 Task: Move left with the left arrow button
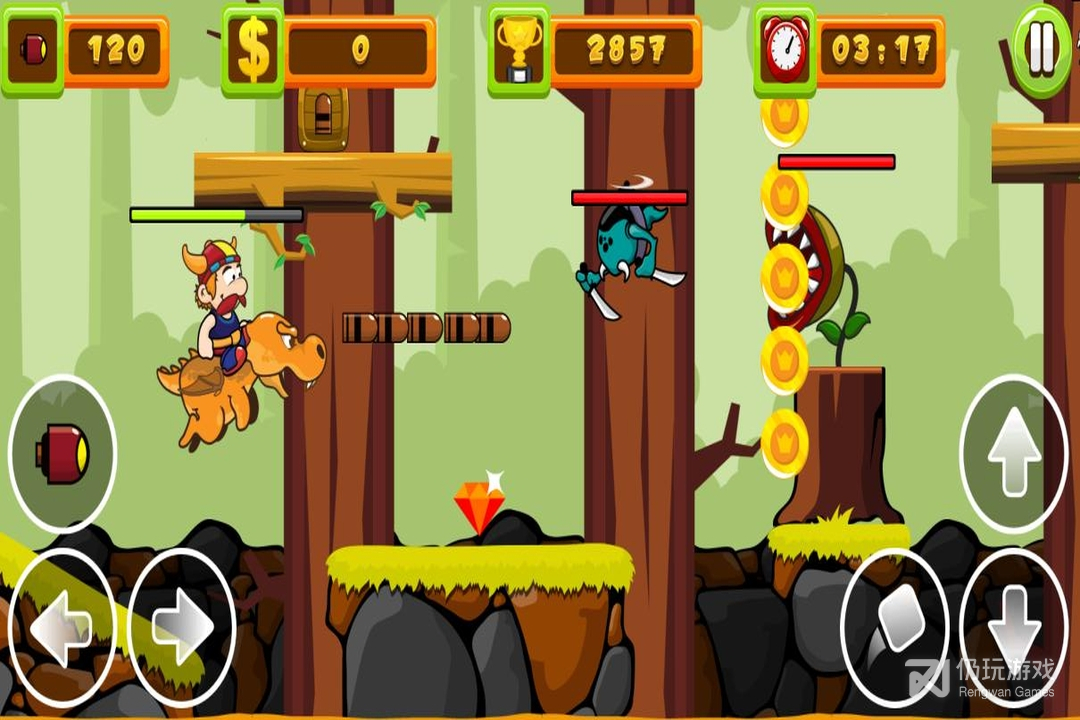coord(61,629)
